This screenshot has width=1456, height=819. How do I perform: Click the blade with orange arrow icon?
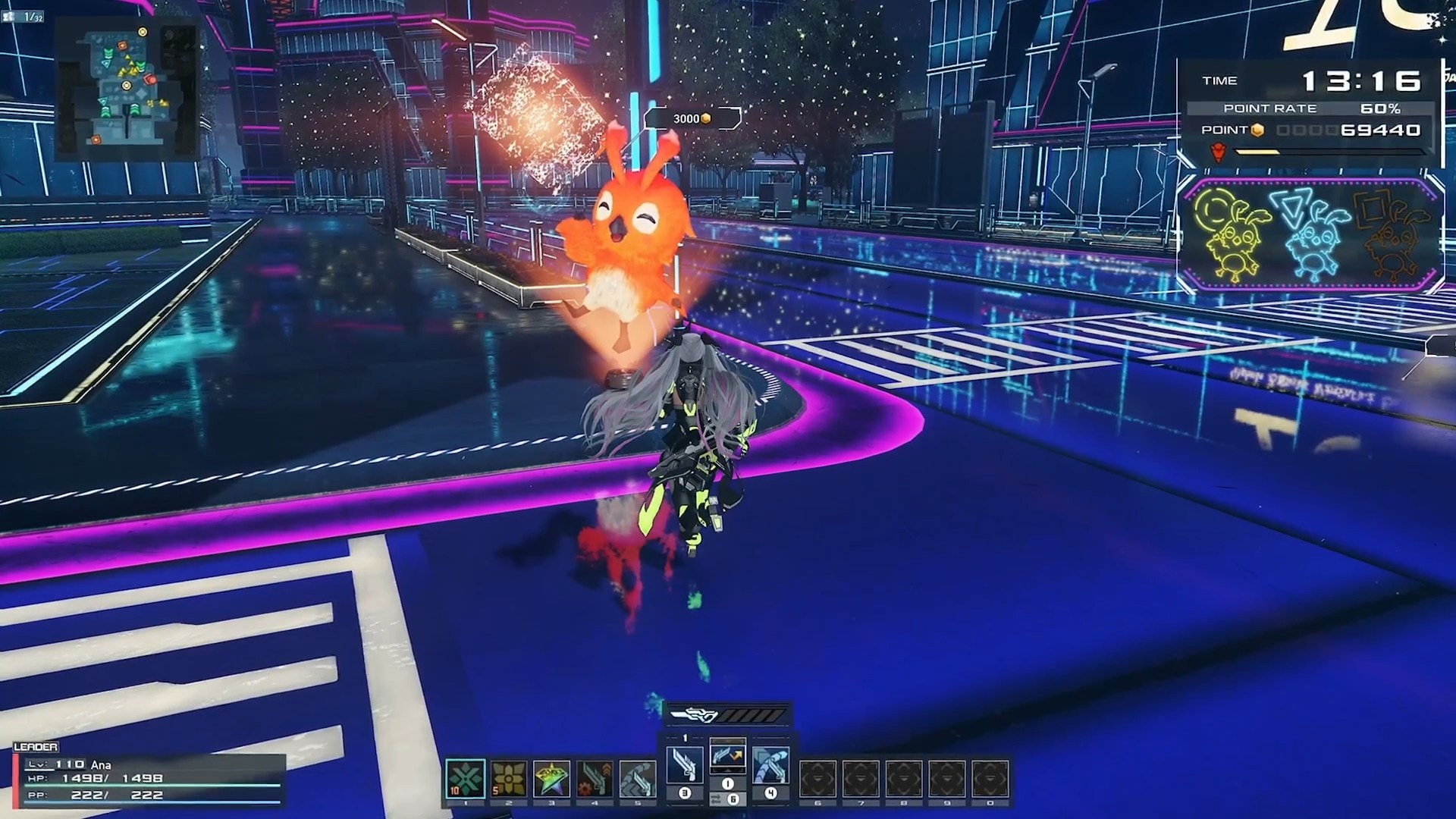click(727, 757)
